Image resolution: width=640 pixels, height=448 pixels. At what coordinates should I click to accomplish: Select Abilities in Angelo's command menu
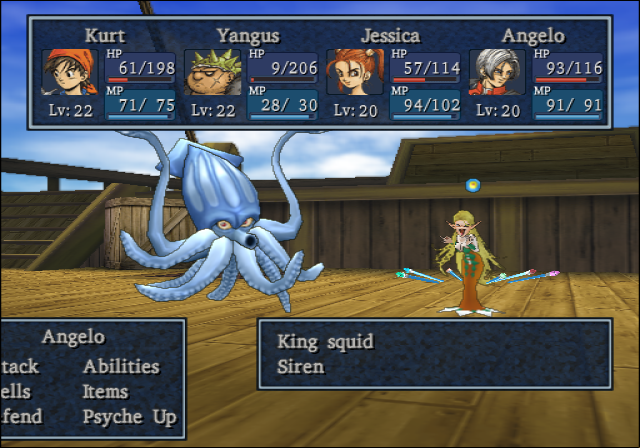(x=121, y=366)
